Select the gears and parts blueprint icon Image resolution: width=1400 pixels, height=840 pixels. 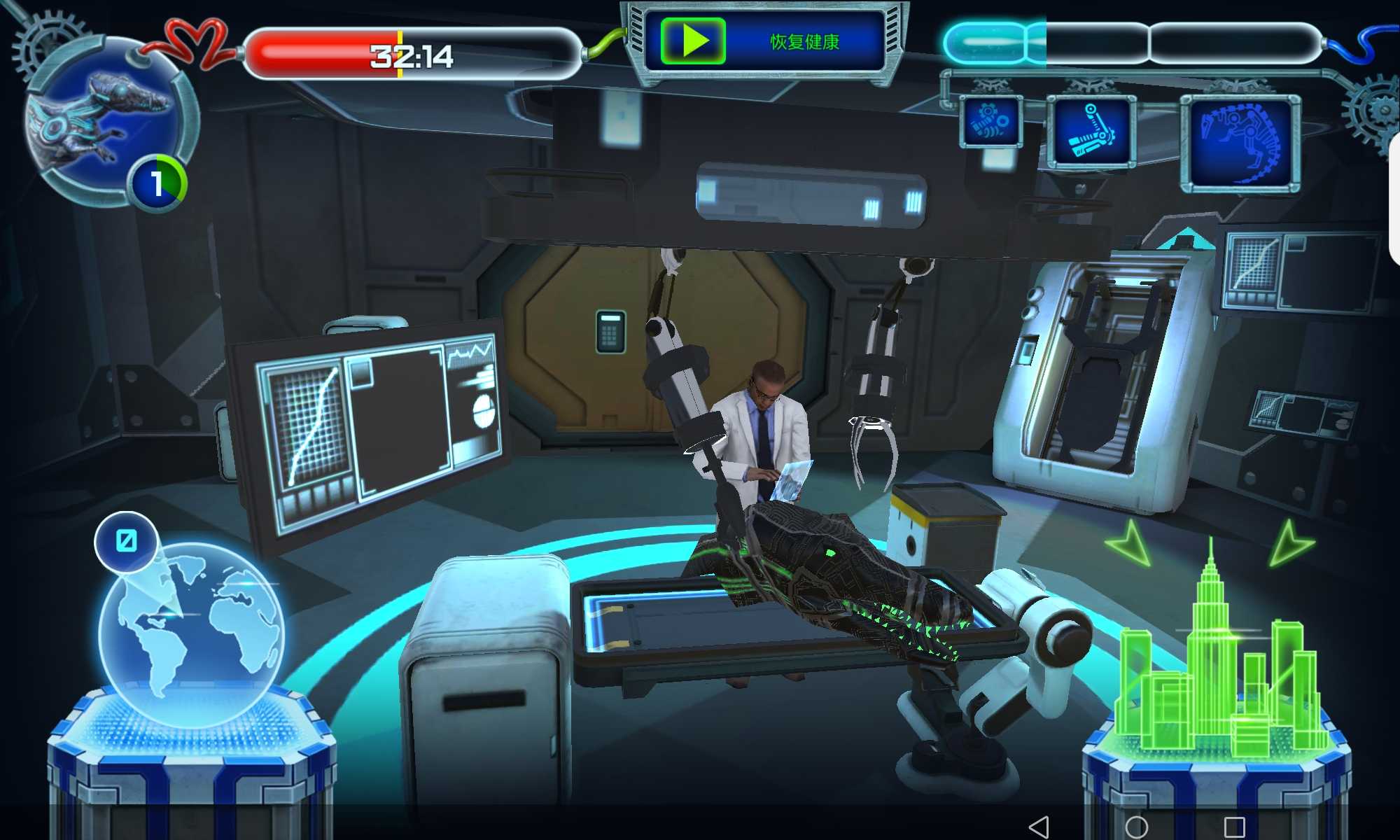pyautogui.click(x=990, y=122)
